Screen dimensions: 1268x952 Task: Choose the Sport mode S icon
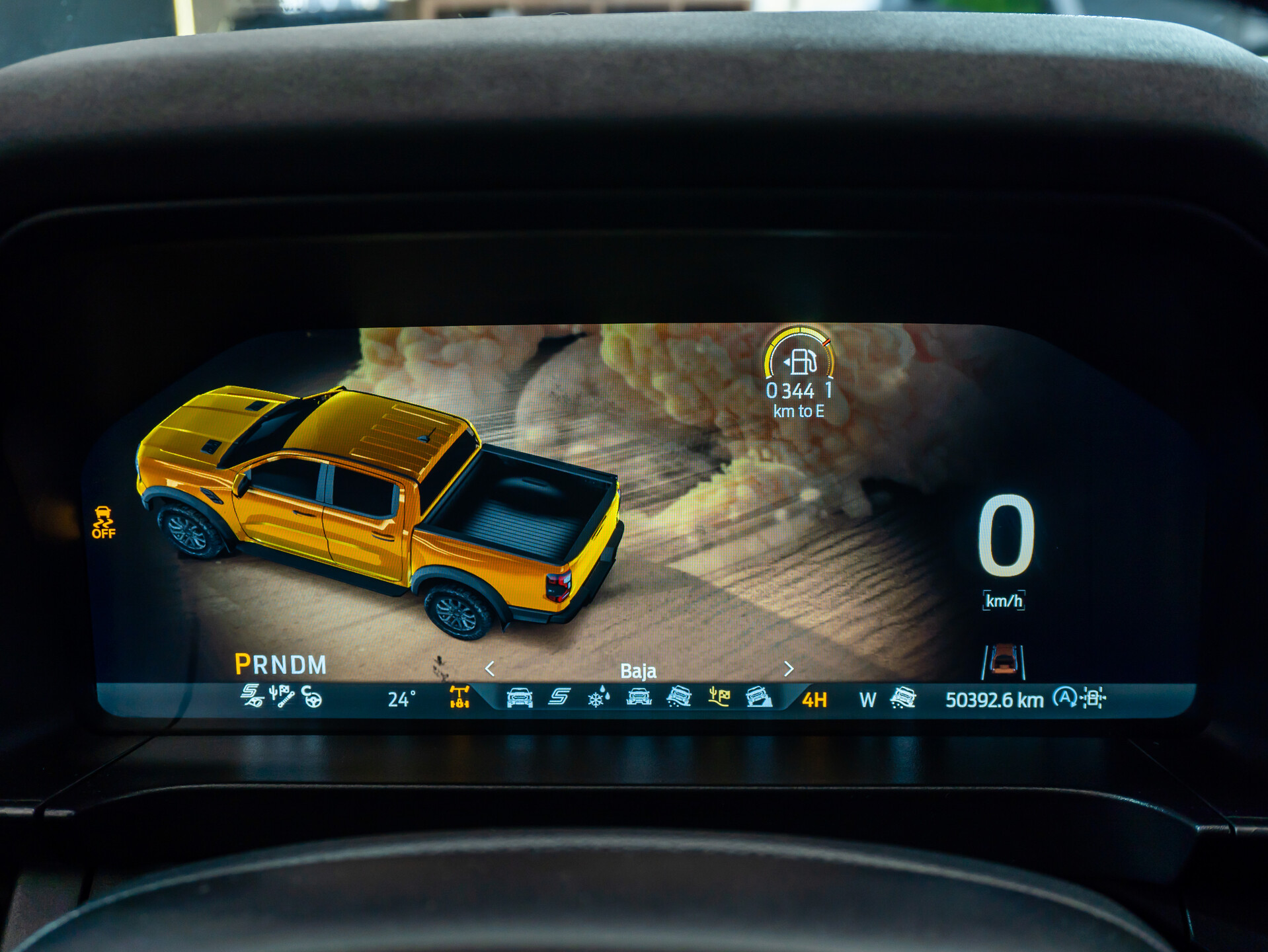(559, 697)
